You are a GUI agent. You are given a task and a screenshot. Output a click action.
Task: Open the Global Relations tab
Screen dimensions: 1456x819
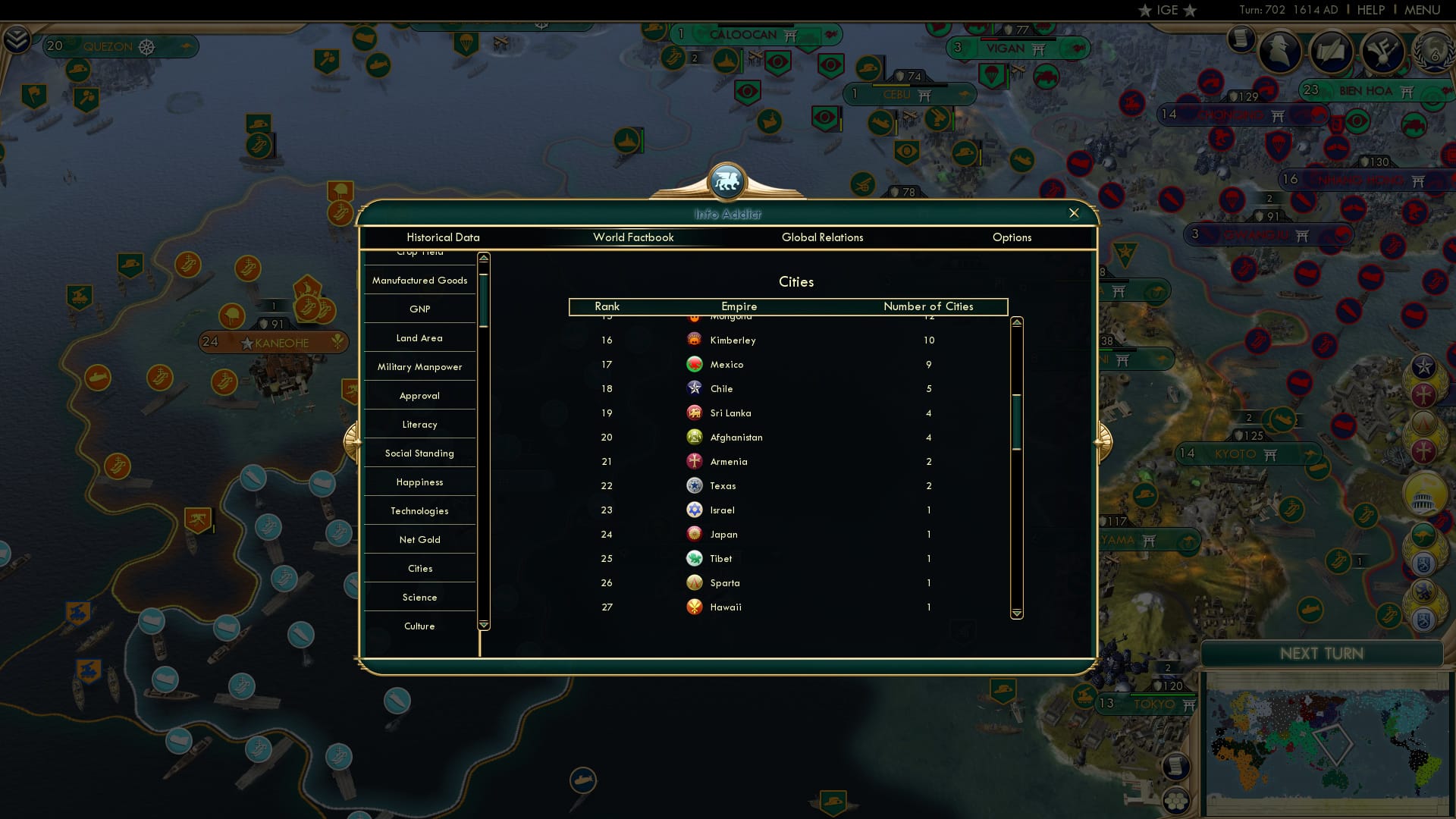pyautogui.click(x=823, y=237)
